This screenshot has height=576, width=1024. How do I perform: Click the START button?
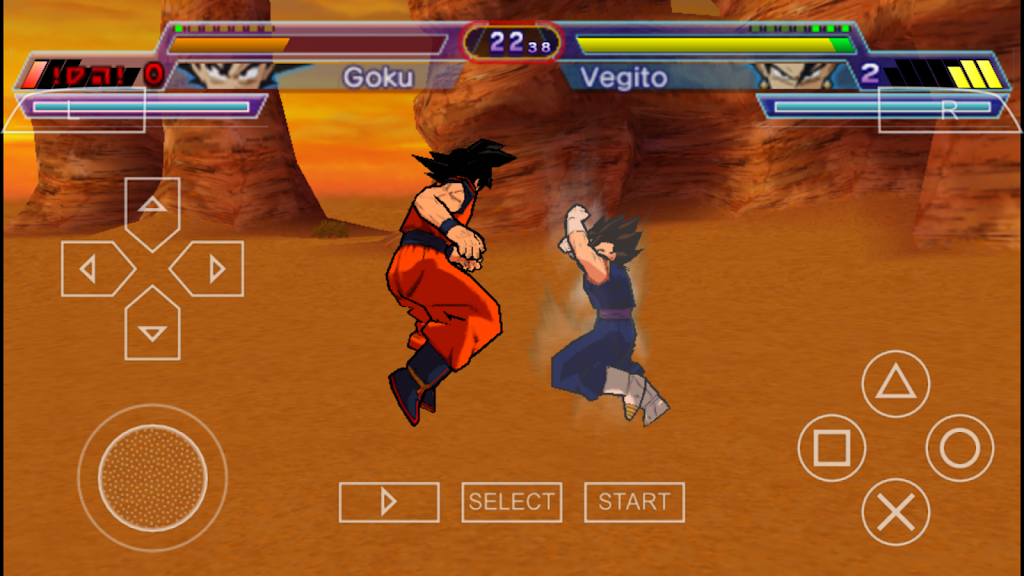pos(634,502)
